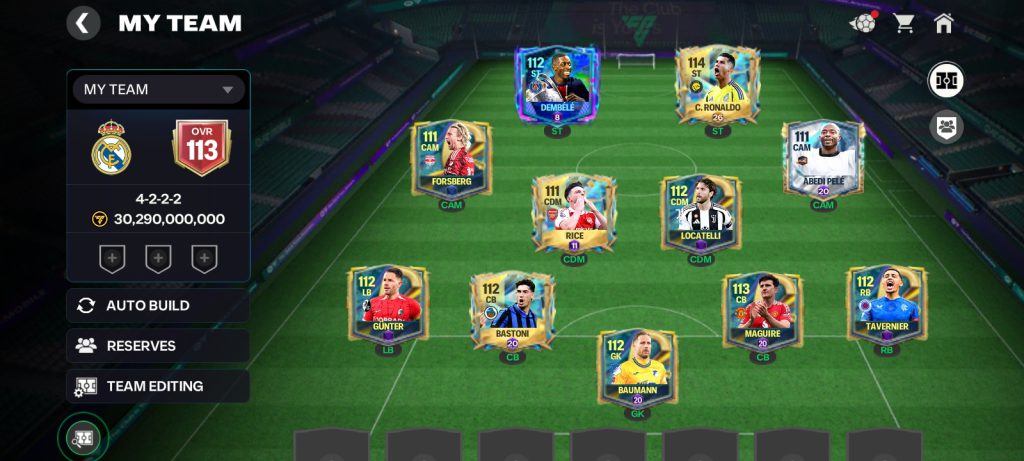Select the Rice CDM card

tap(573, 212)
